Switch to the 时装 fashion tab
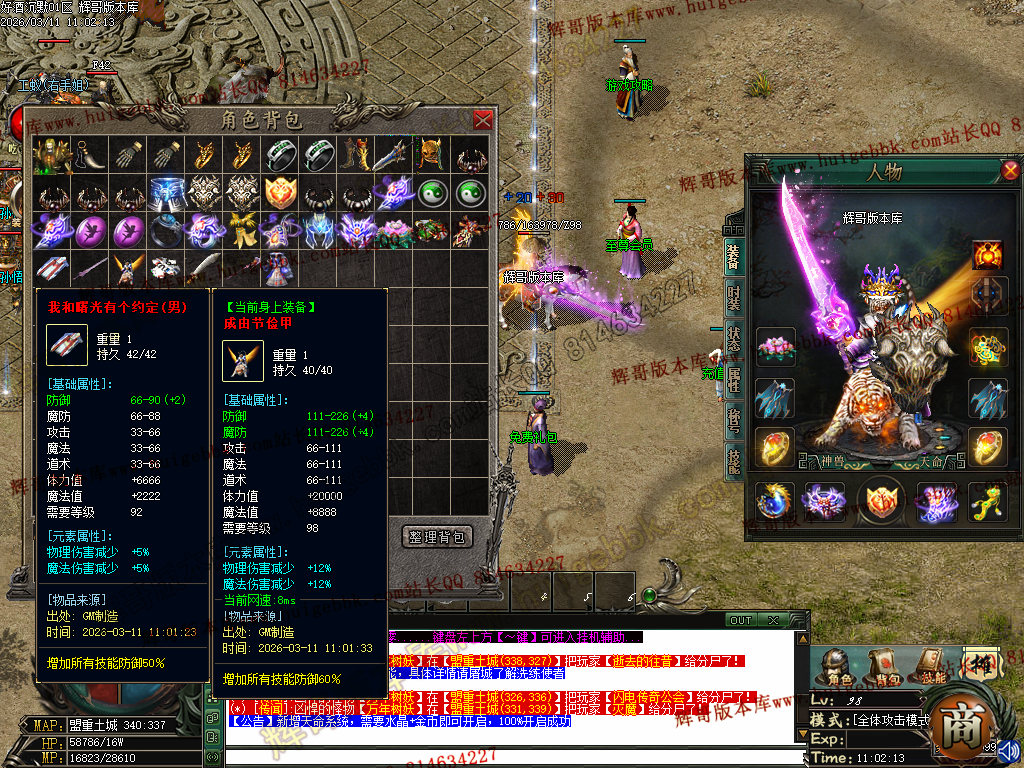 (733, 298)
